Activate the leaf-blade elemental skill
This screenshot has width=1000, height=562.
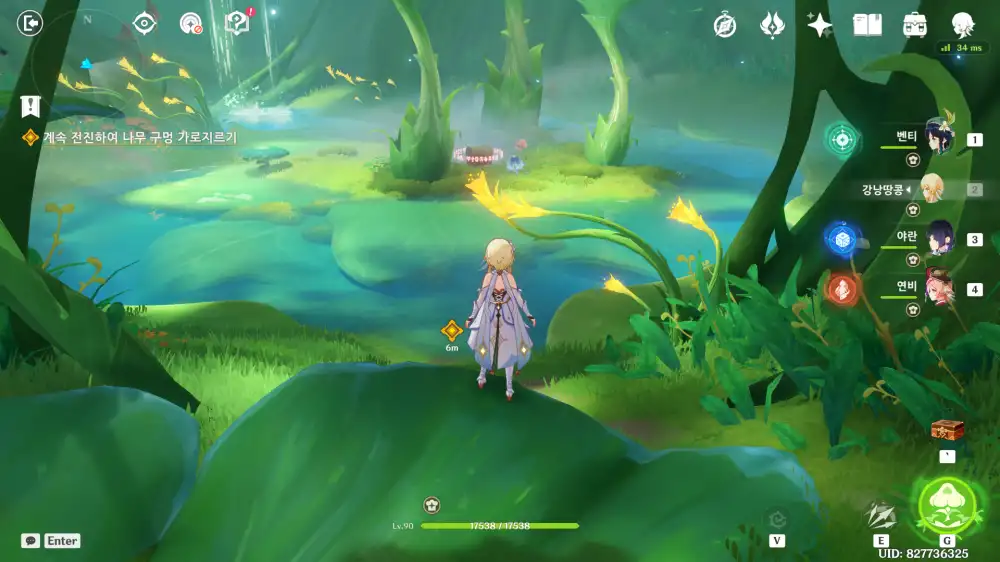pyautogui.click(x=881, y=515)
